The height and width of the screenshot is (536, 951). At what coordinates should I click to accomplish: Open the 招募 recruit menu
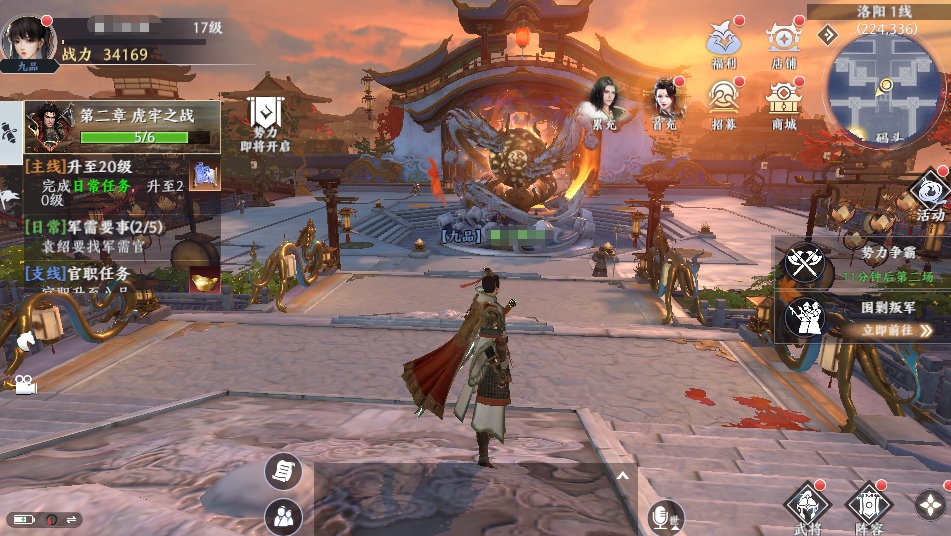(x=723, y=100)
